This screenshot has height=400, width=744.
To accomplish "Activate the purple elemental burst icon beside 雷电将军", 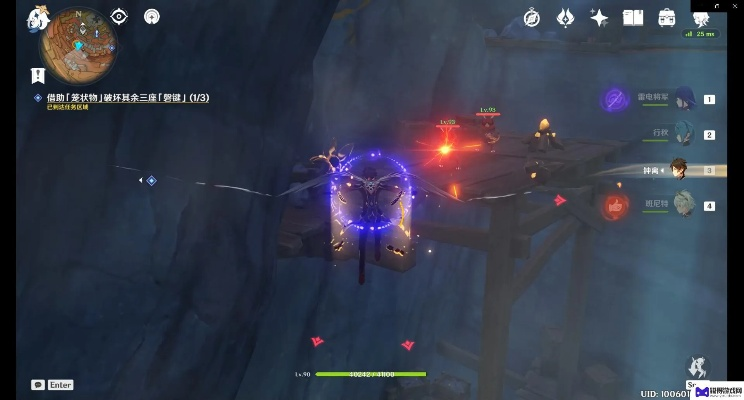I will (614, 99).
